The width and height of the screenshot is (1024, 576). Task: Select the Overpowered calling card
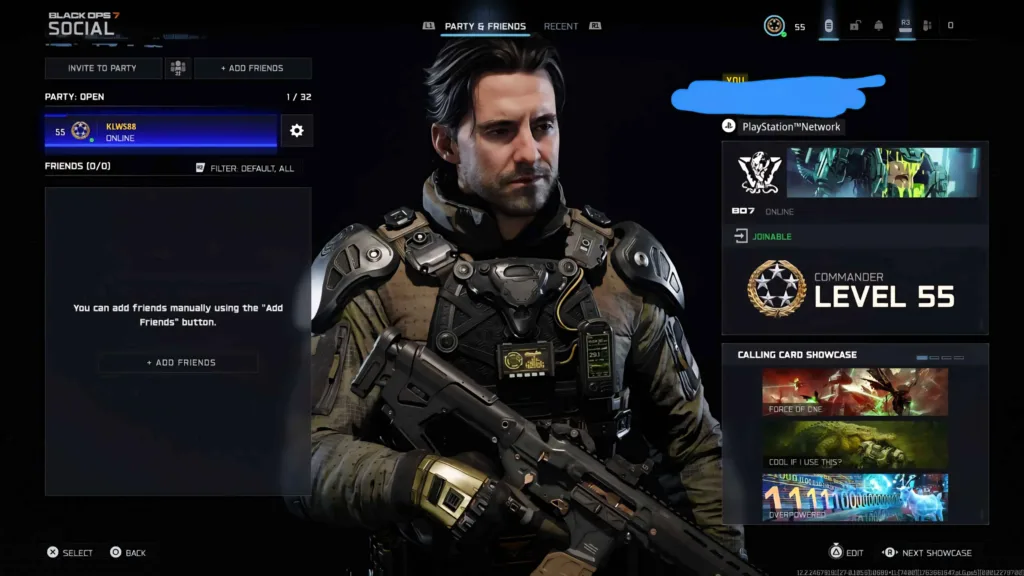(855, 497)
